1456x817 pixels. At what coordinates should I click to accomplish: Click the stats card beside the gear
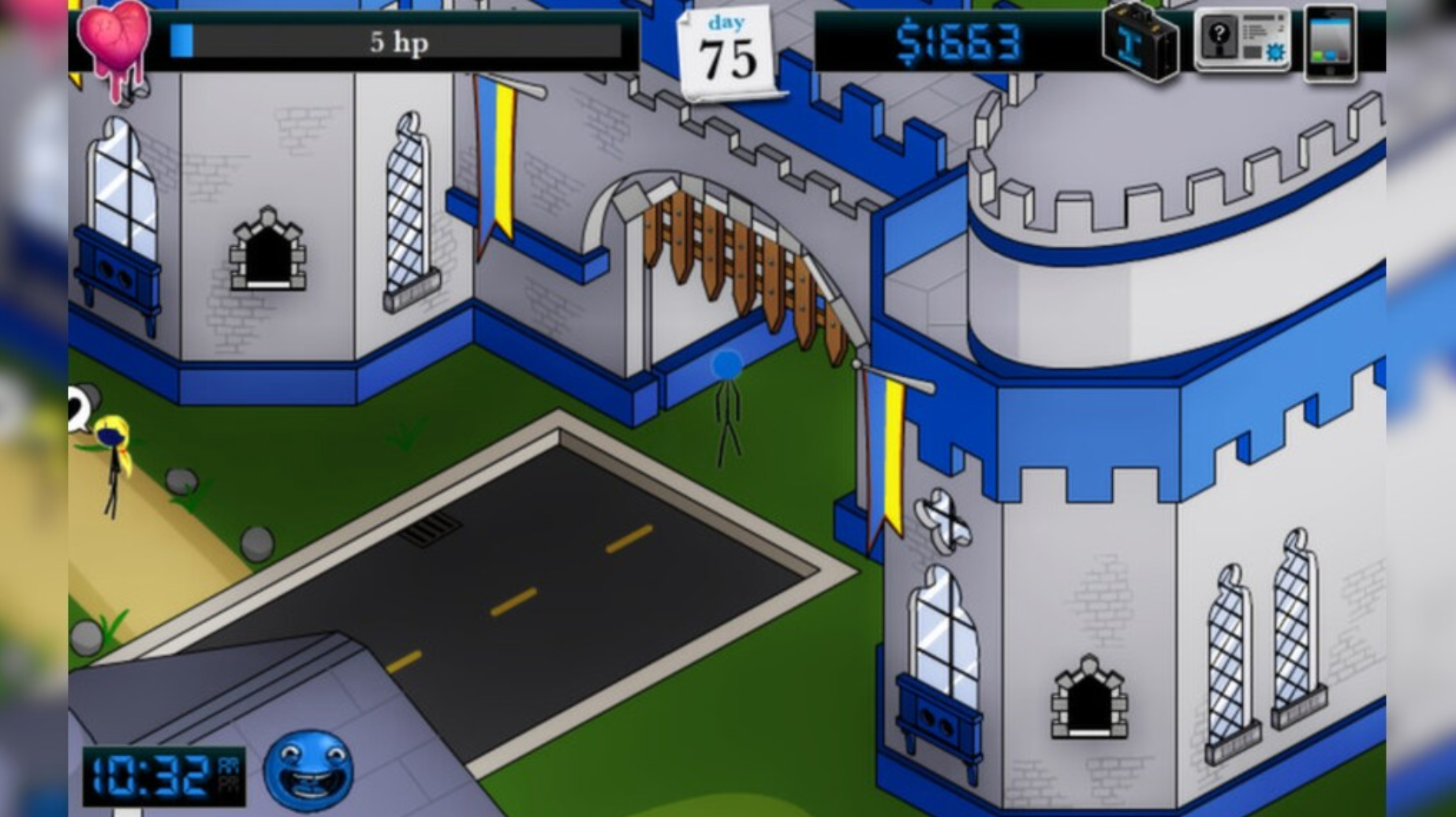pyautogui.click(x=1256, y=30)
